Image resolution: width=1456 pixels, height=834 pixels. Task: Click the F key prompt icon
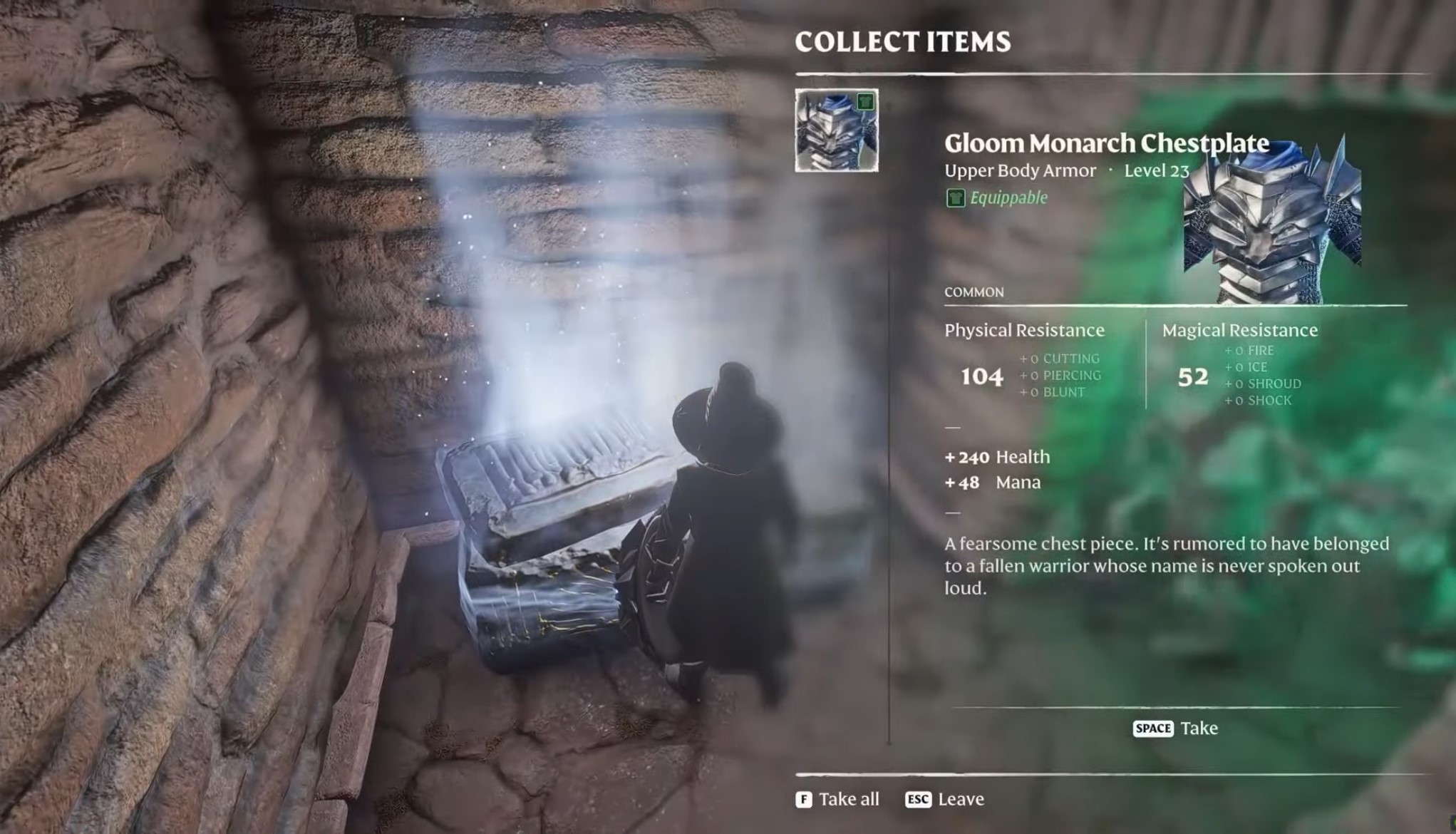[x=805, y=799]
